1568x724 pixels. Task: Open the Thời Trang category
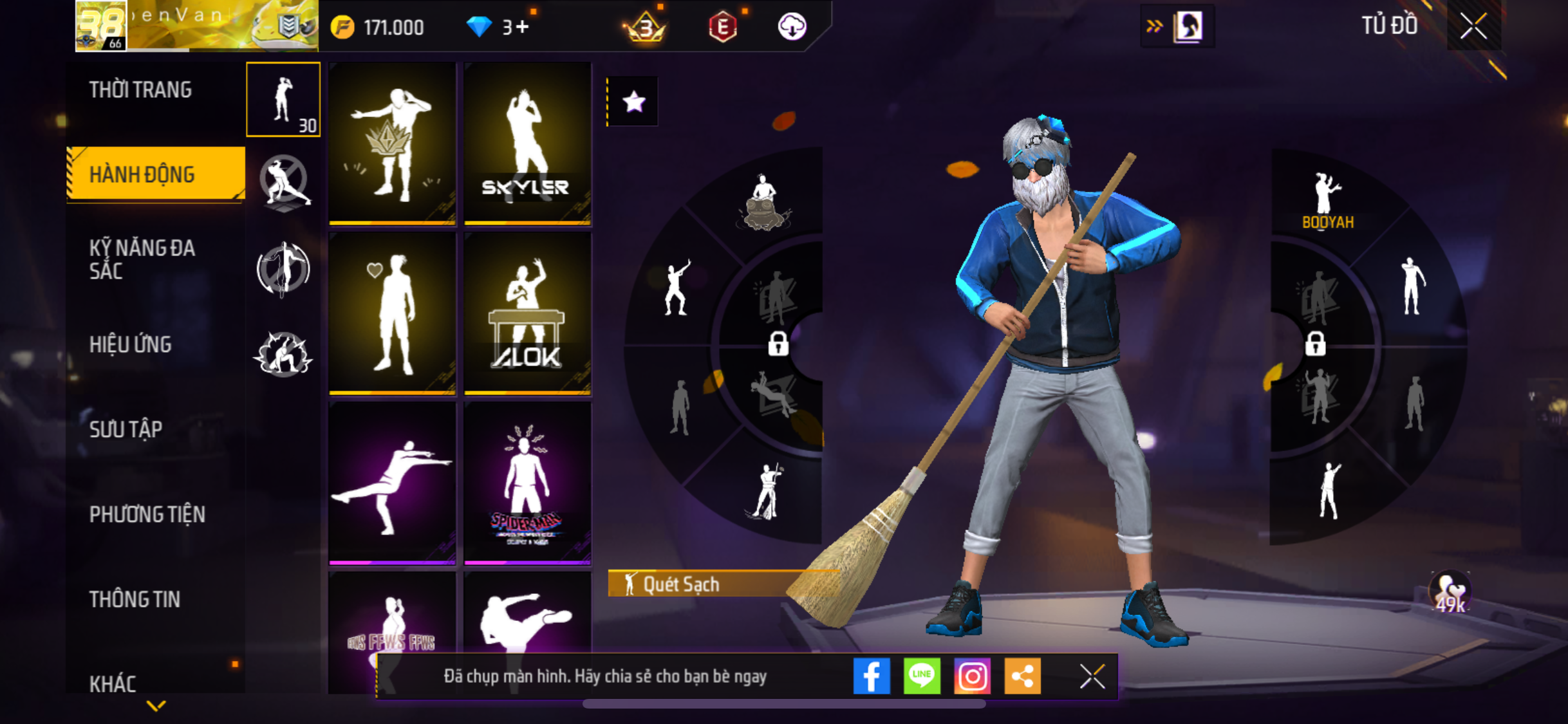point(140,89)
